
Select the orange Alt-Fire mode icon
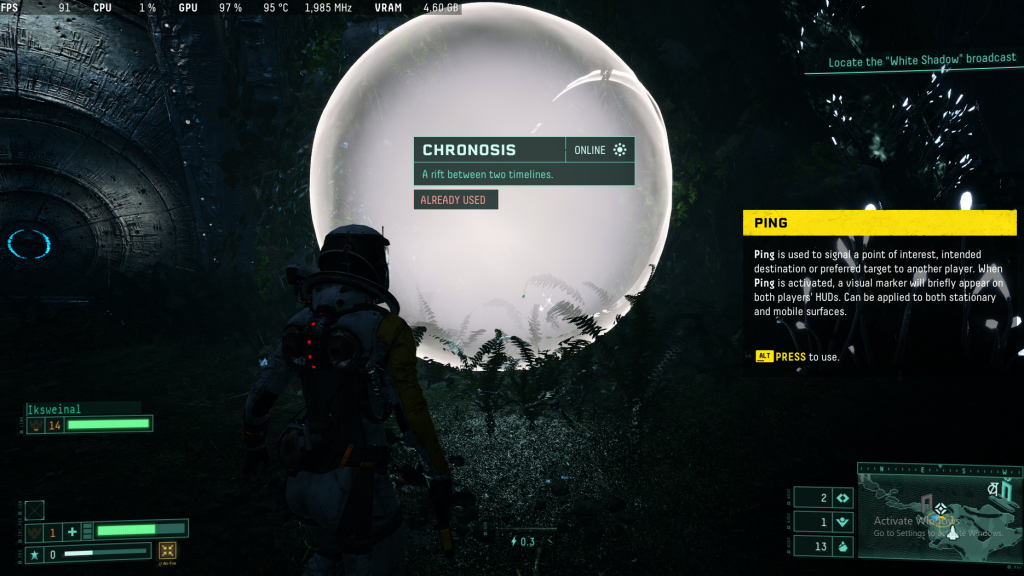tap(168, 551)
